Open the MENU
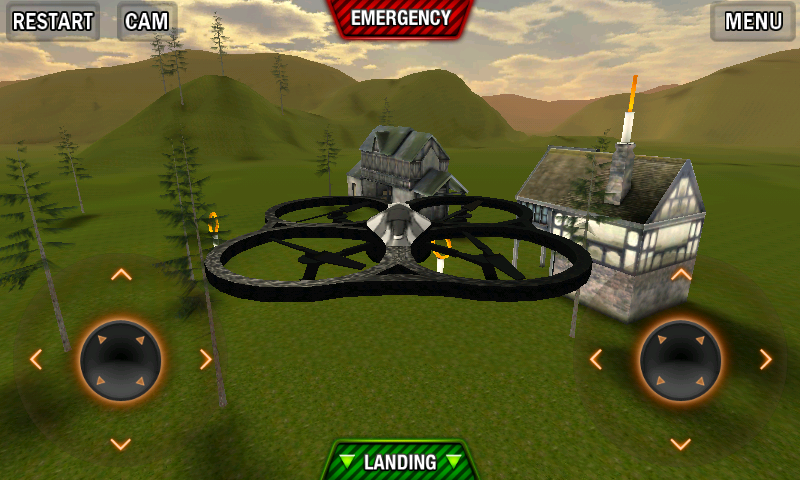Screen dimensions: 800x480 753,22
